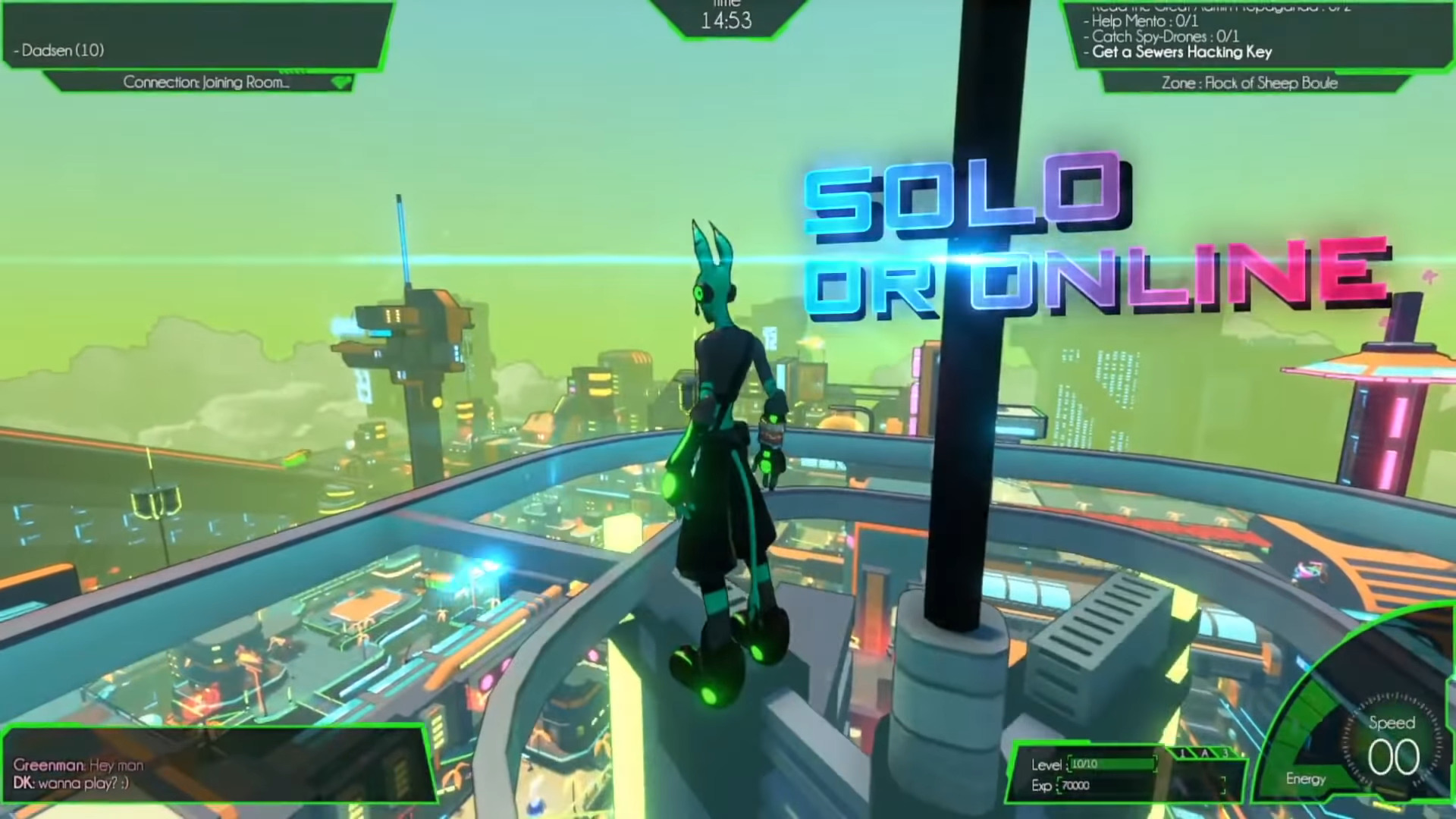
Task: Select player Dadsen in the player list
Action: (63, 51)
